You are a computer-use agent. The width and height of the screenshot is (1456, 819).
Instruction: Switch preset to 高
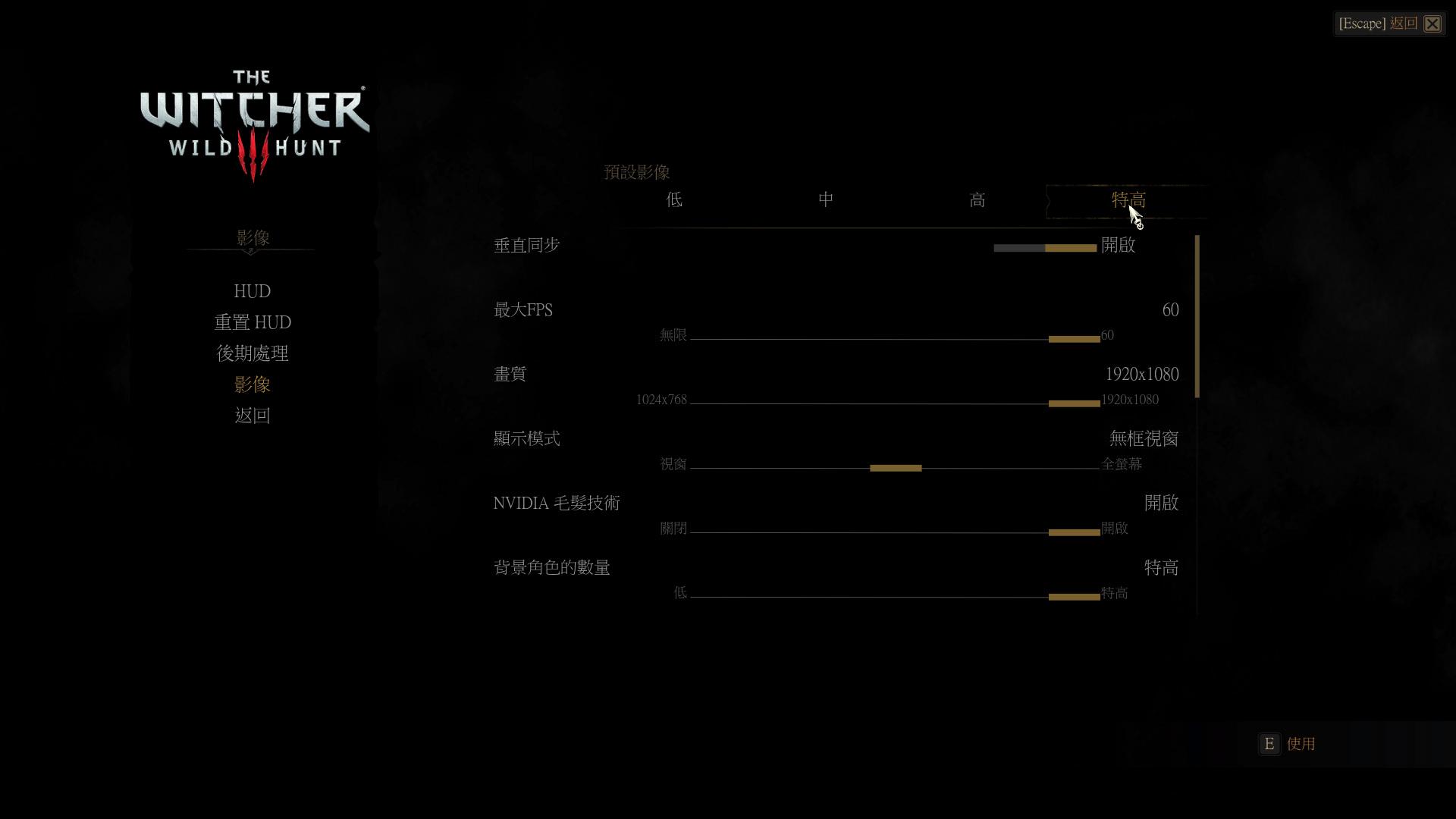(977, 200)
